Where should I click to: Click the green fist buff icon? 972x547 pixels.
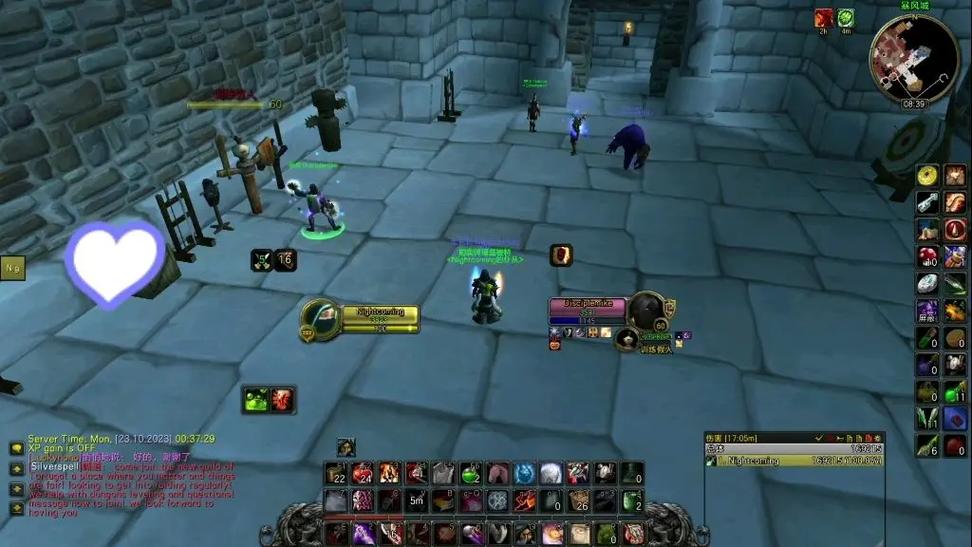click(x=846, y=18)
